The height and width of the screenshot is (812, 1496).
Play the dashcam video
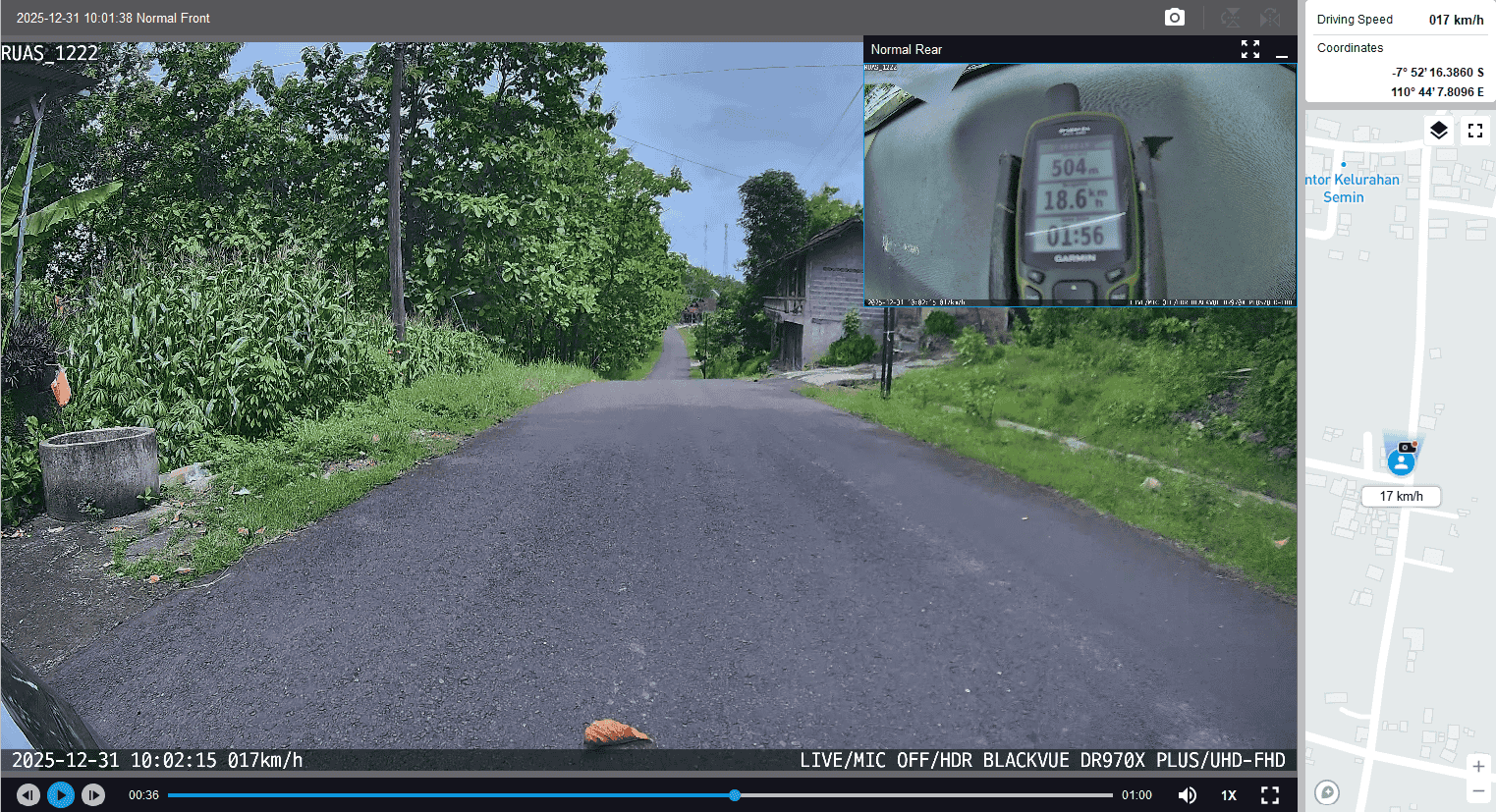point(61,795)
